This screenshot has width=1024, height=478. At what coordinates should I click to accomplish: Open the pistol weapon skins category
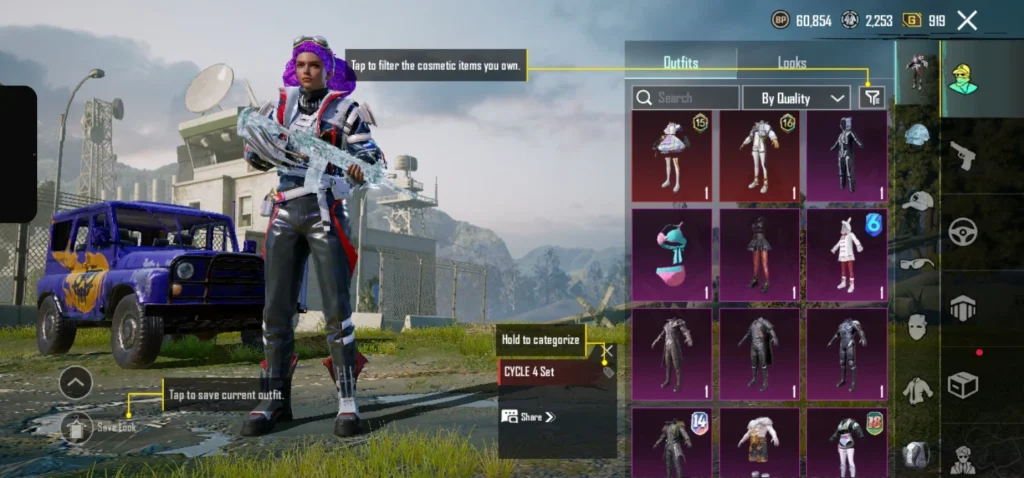tap(963, 156)
